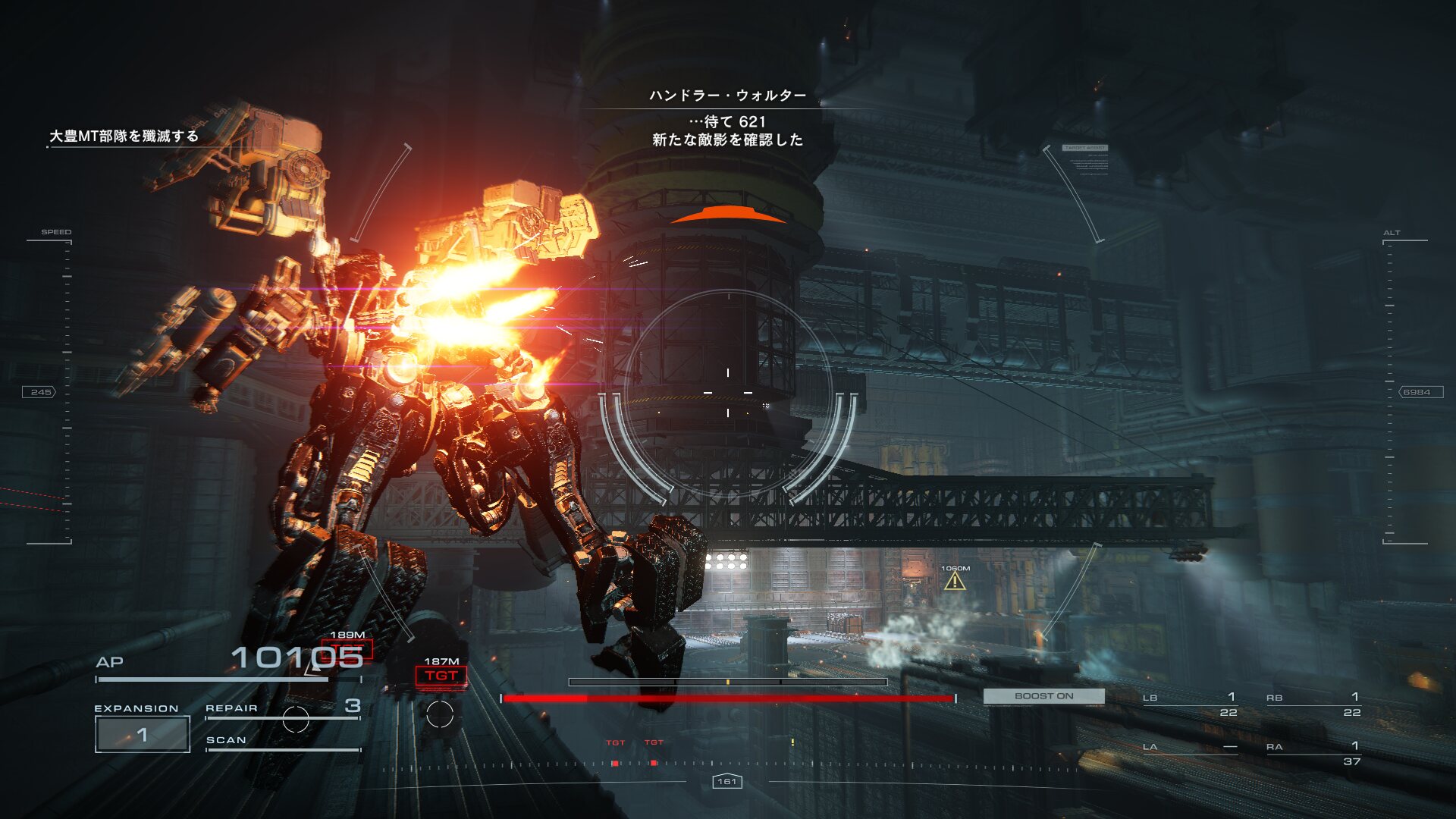Click the red TGT marker at 187M
This screenshot has height=819, width=1456.
pos(441,676)
